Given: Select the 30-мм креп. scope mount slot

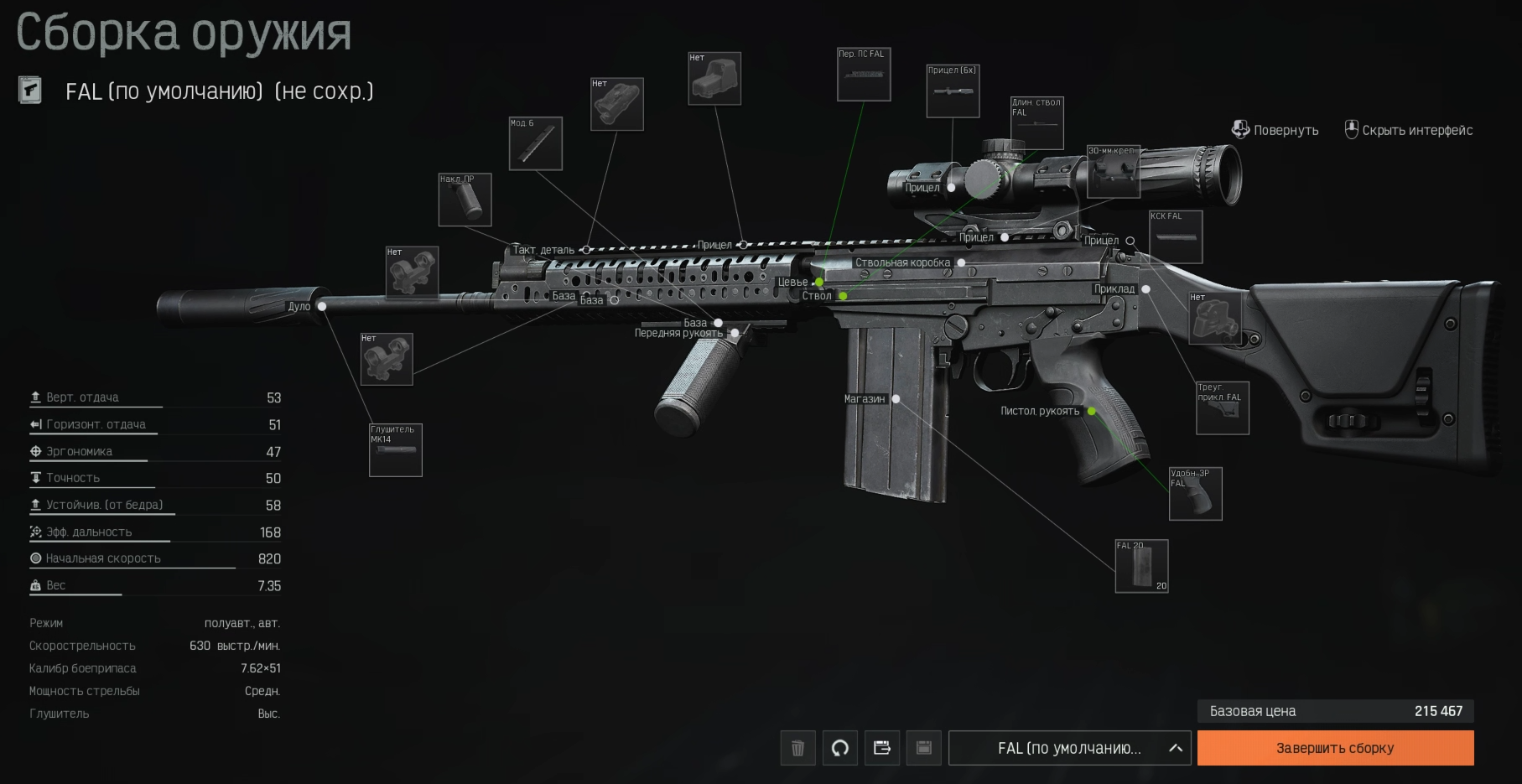Looking at the screenshot, I should pyautogui.click(x=1113, y=172).
